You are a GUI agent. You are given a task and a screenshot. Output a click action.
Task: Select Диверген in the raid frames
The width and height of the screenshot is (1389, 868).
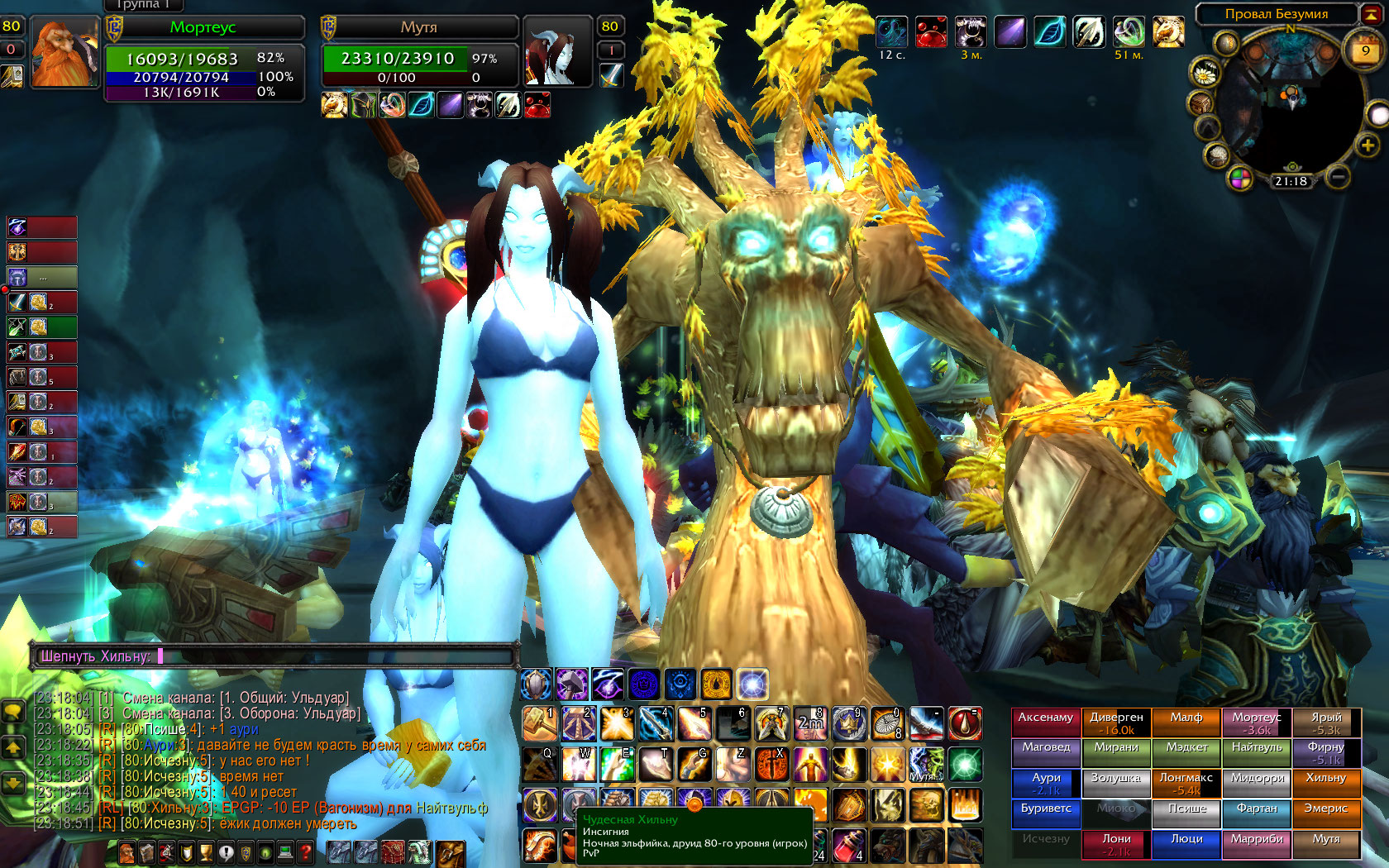pos(1116,723)
